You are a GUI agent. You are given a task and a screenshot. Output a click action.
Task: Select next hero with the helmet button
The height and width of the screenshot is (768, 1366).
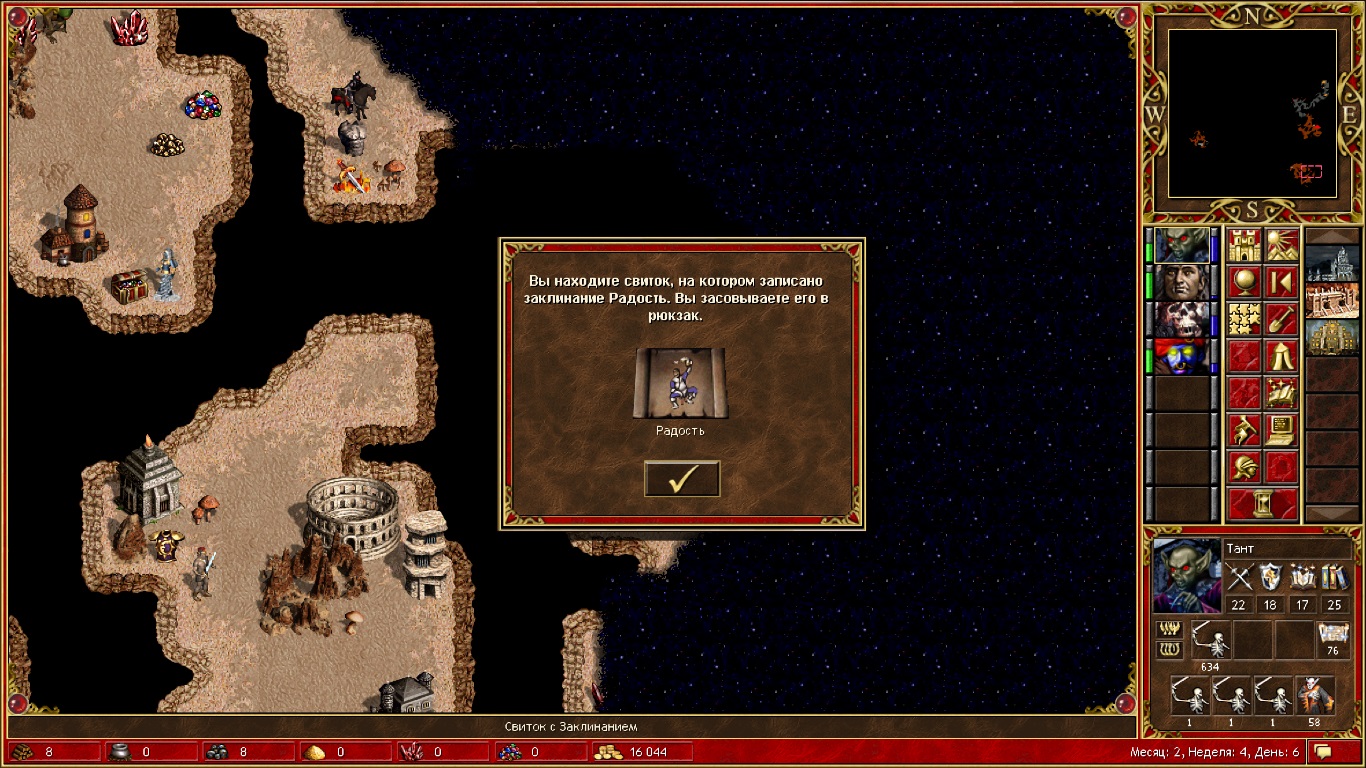coord(1244,468)
